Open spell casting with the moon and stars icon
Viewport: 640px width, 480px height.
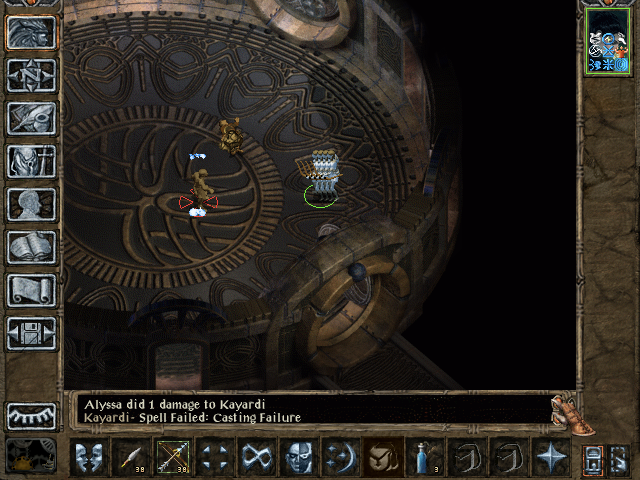click(341, 457)
